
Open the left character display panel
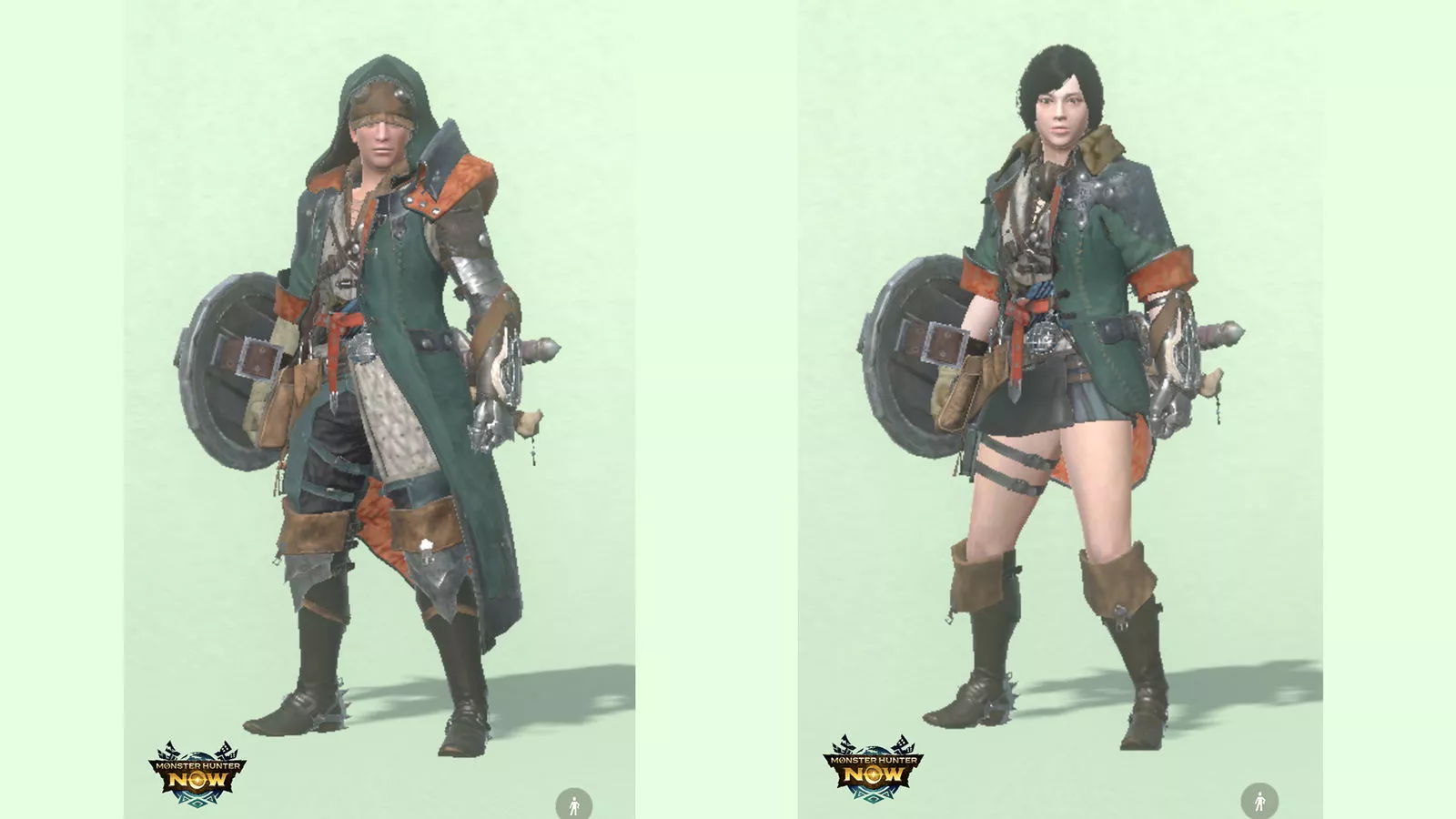tap(382, 409)
